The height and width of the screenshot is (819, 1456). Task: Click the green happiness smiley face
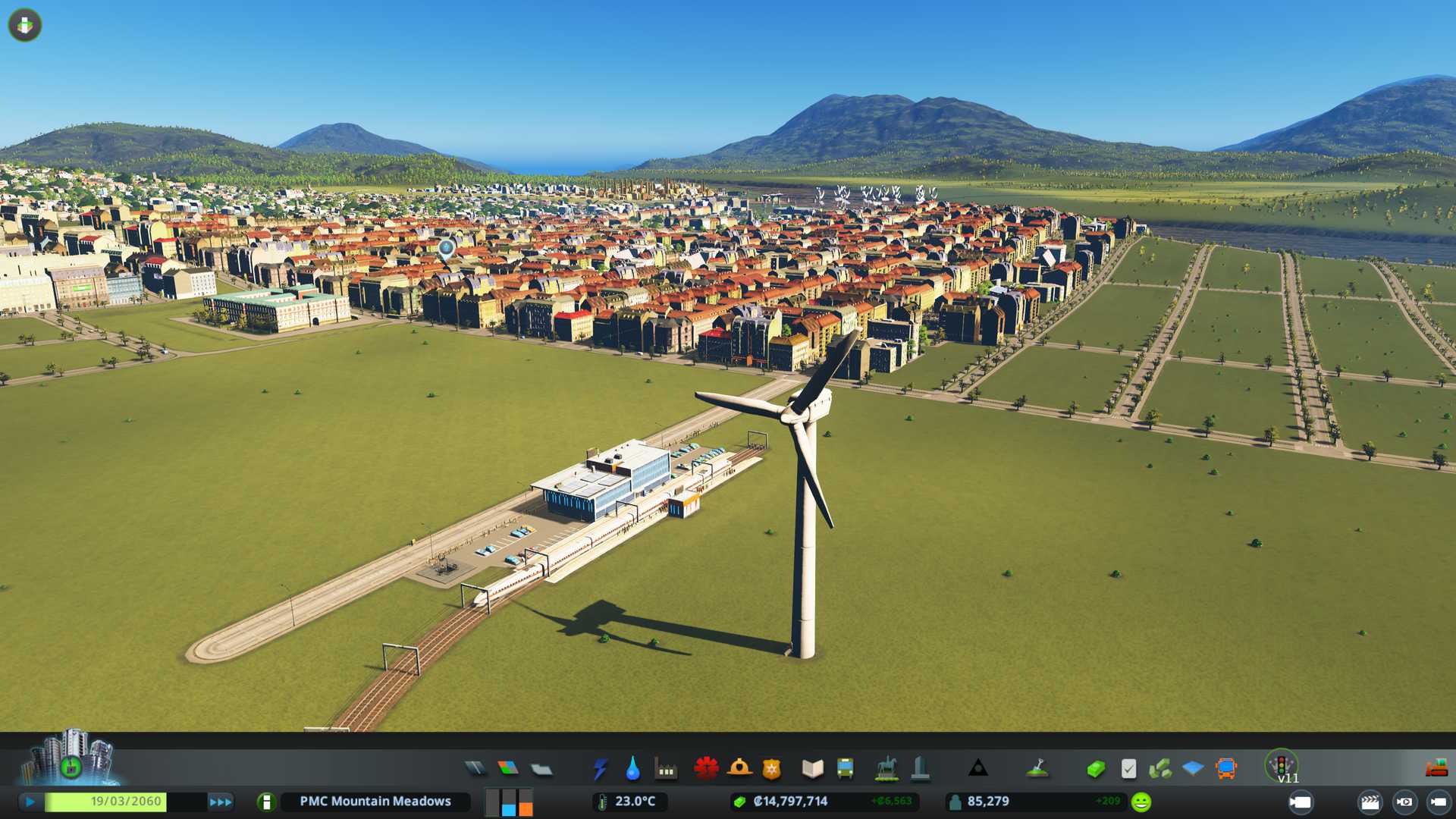[x=1141, y=802]
